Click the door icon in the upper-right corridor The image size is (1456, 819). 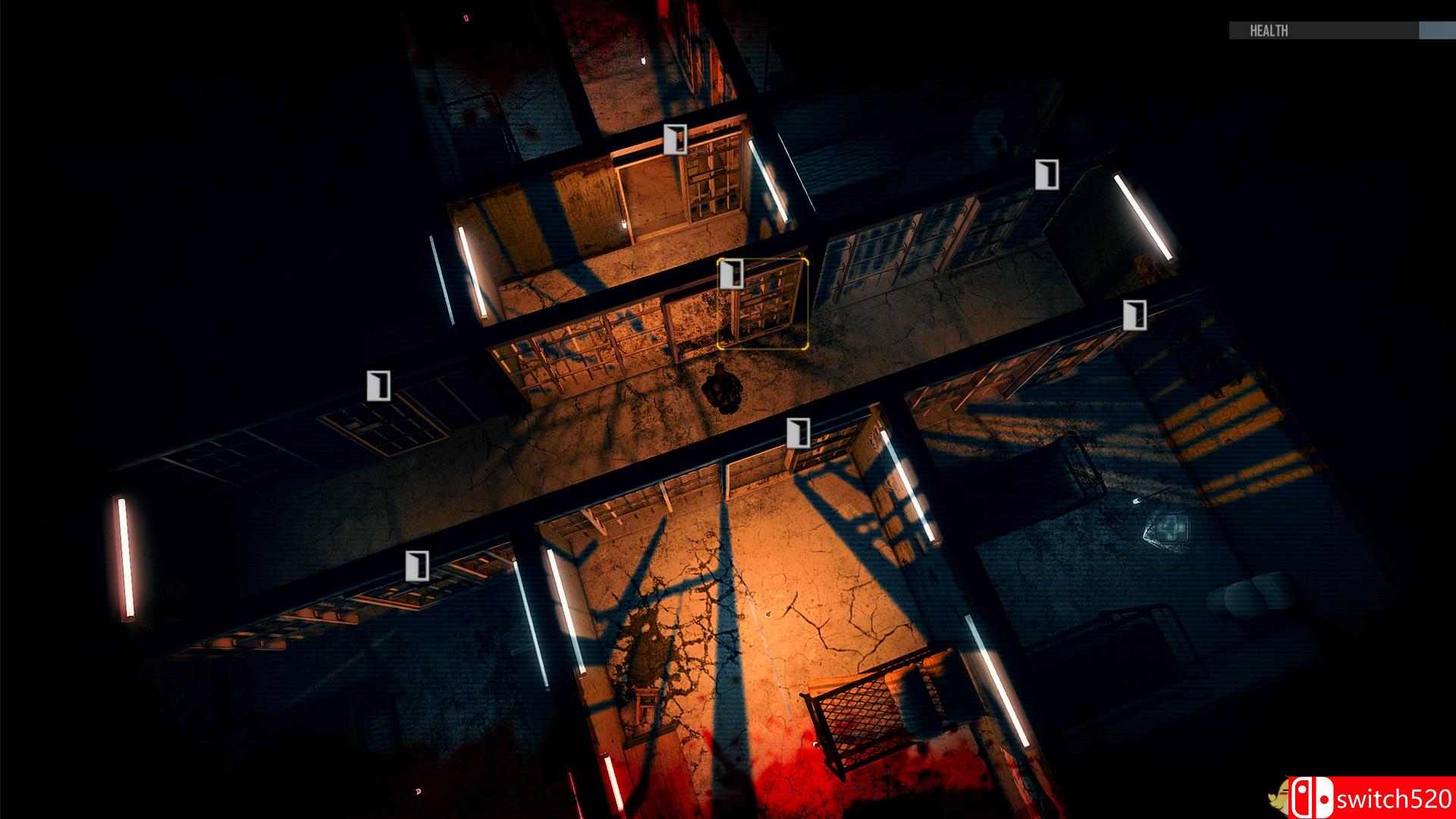tap(1048, 174)
